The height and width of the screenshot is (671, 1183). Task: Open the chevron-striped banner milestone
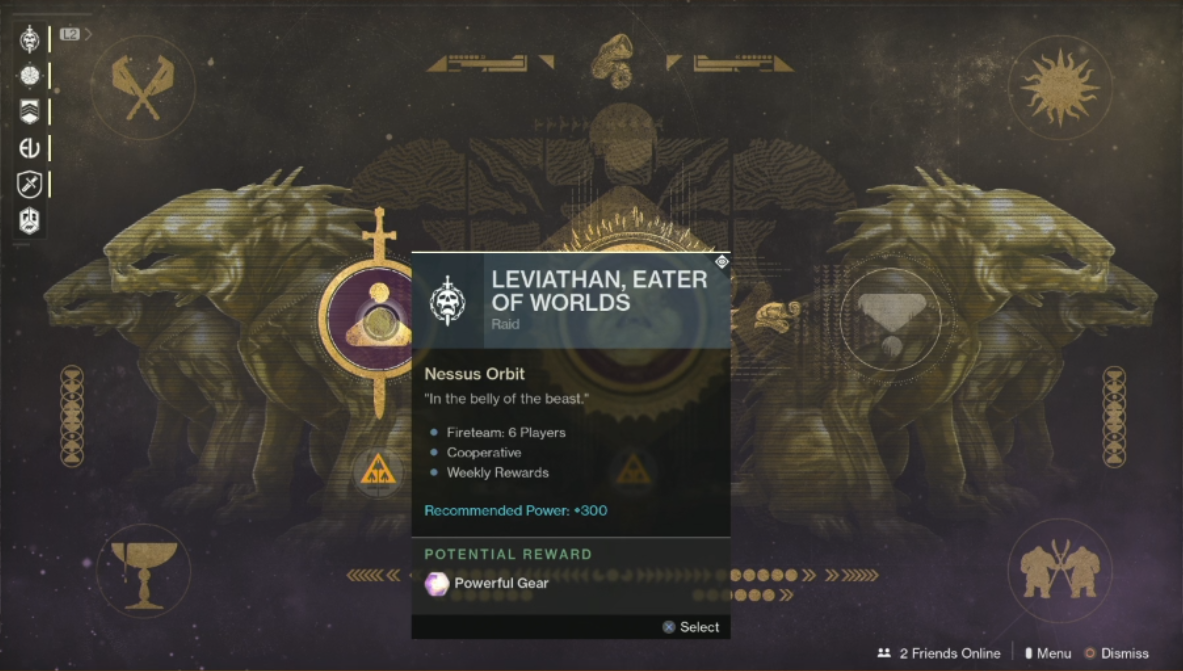(x=29, y=112)
